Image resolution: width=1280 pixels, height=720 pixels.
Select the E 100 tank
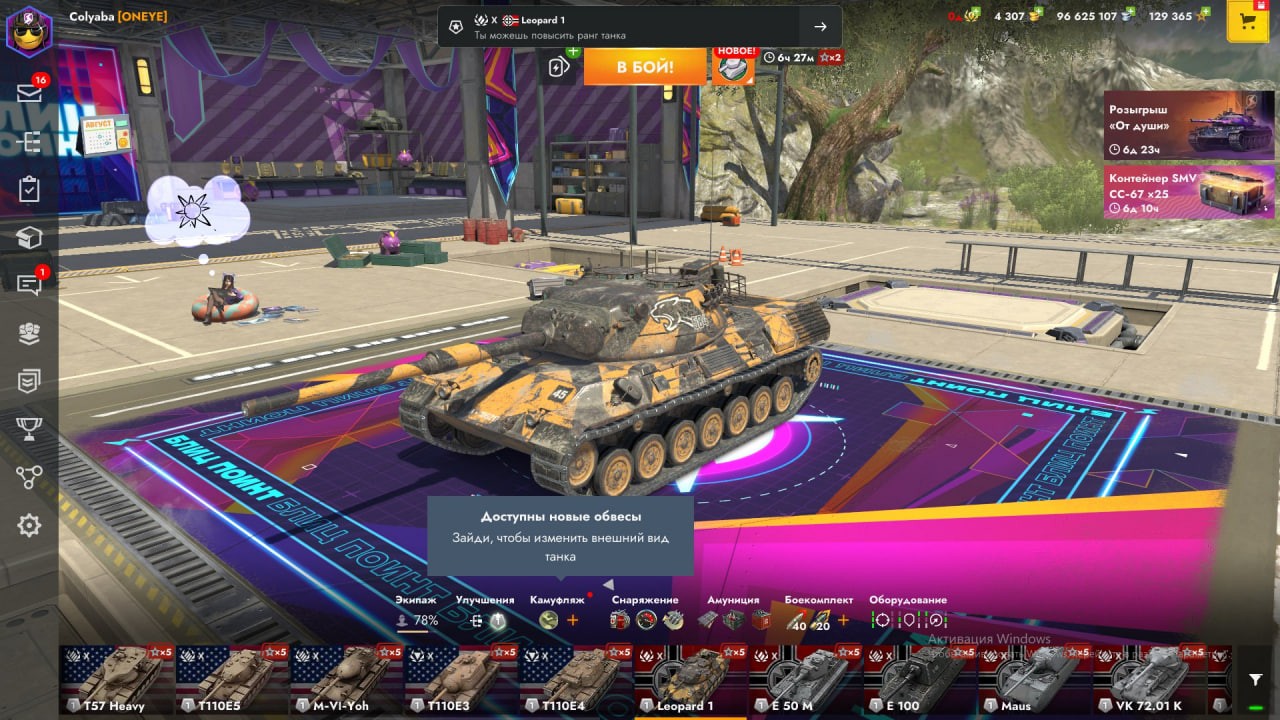point(920,680)
